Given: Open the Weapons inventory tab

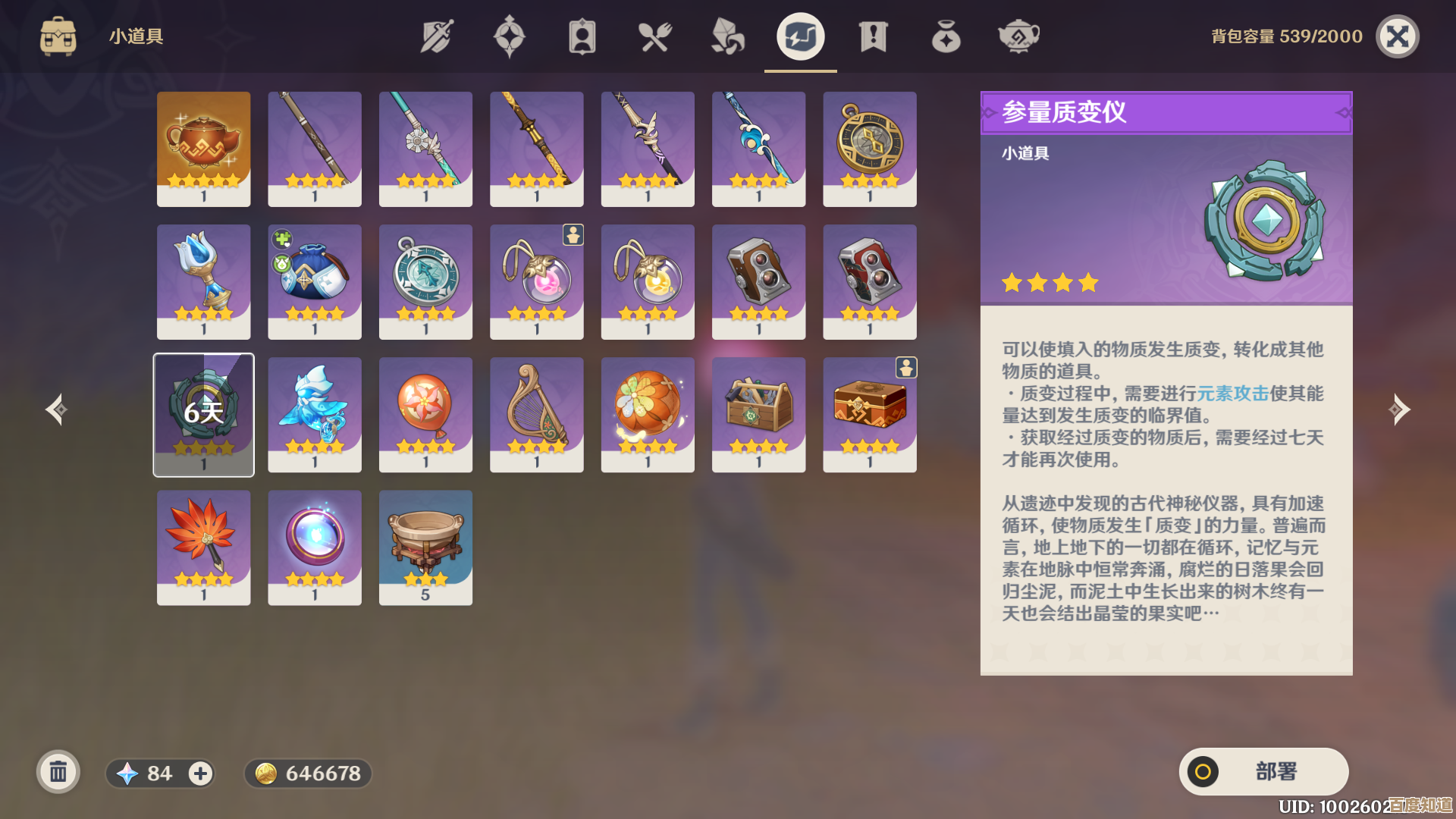Looking at the screenshot, I should tap(436, 35).
